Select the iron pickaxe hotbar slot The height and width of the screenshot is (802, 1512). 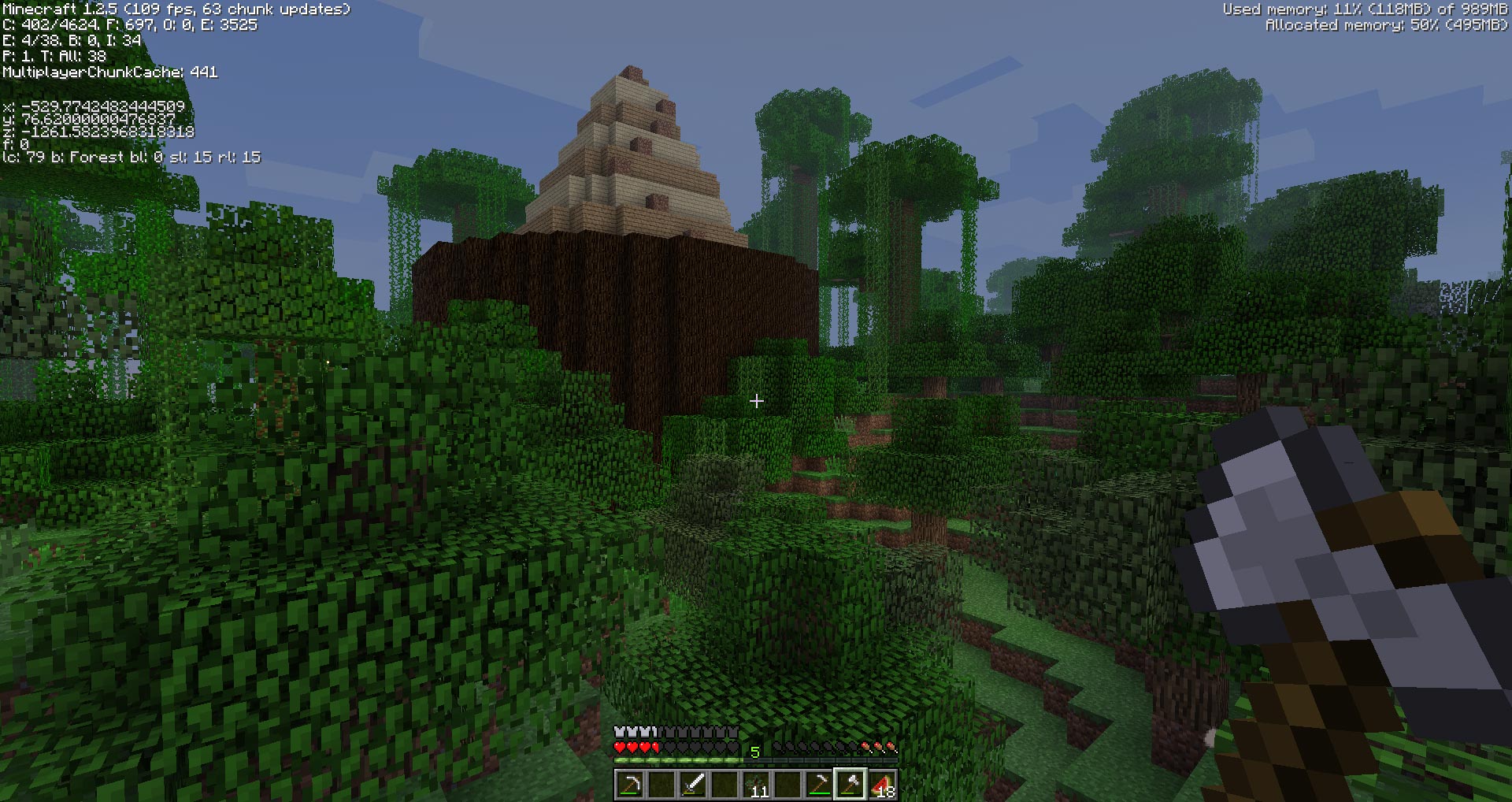coord(630,785)
